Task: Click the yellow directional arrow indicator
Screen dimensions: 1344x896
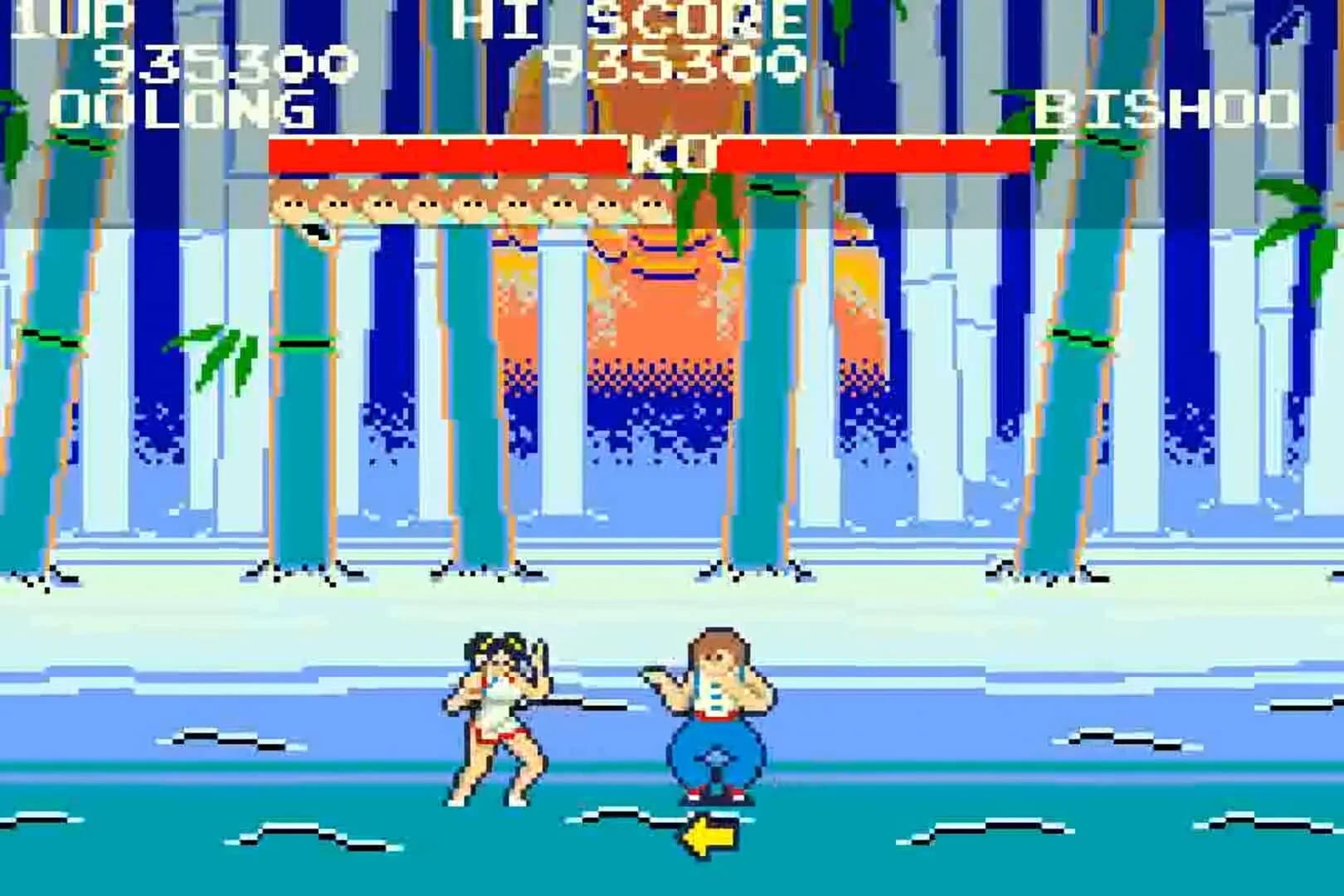Action: (709, 833)
